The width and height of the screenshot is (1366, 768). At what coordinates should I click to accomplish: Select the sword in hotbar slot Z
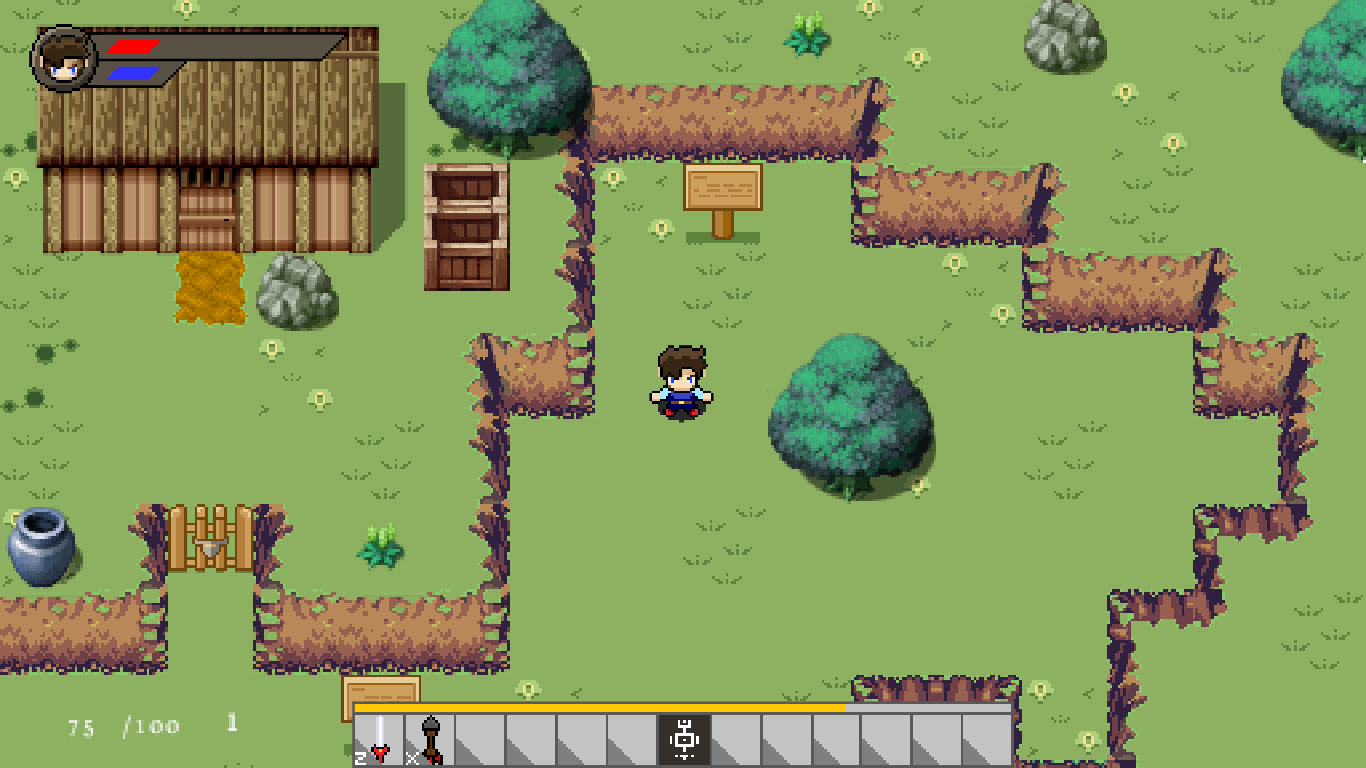click(378, 740)
